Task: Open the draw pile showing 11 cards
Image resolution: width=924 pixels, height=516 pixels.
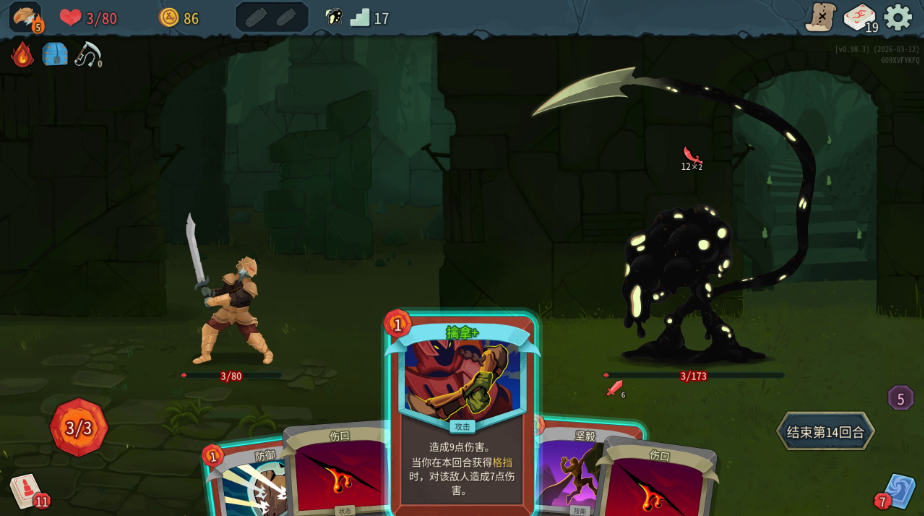Action: (x=26, y=490)
